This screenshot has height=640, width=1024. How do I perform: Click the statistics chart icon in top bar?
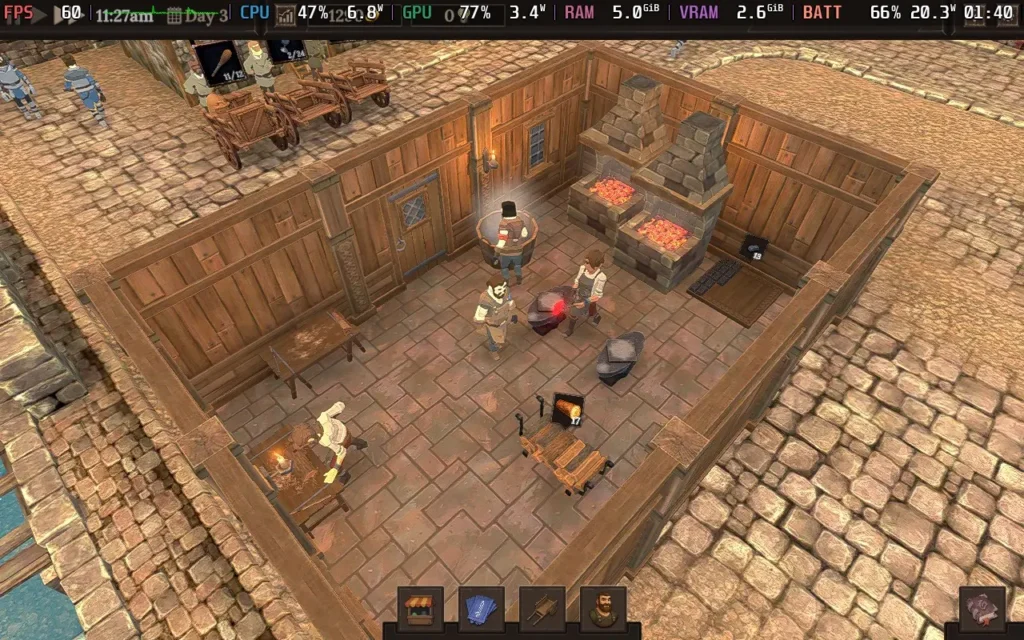coord(286,14)
